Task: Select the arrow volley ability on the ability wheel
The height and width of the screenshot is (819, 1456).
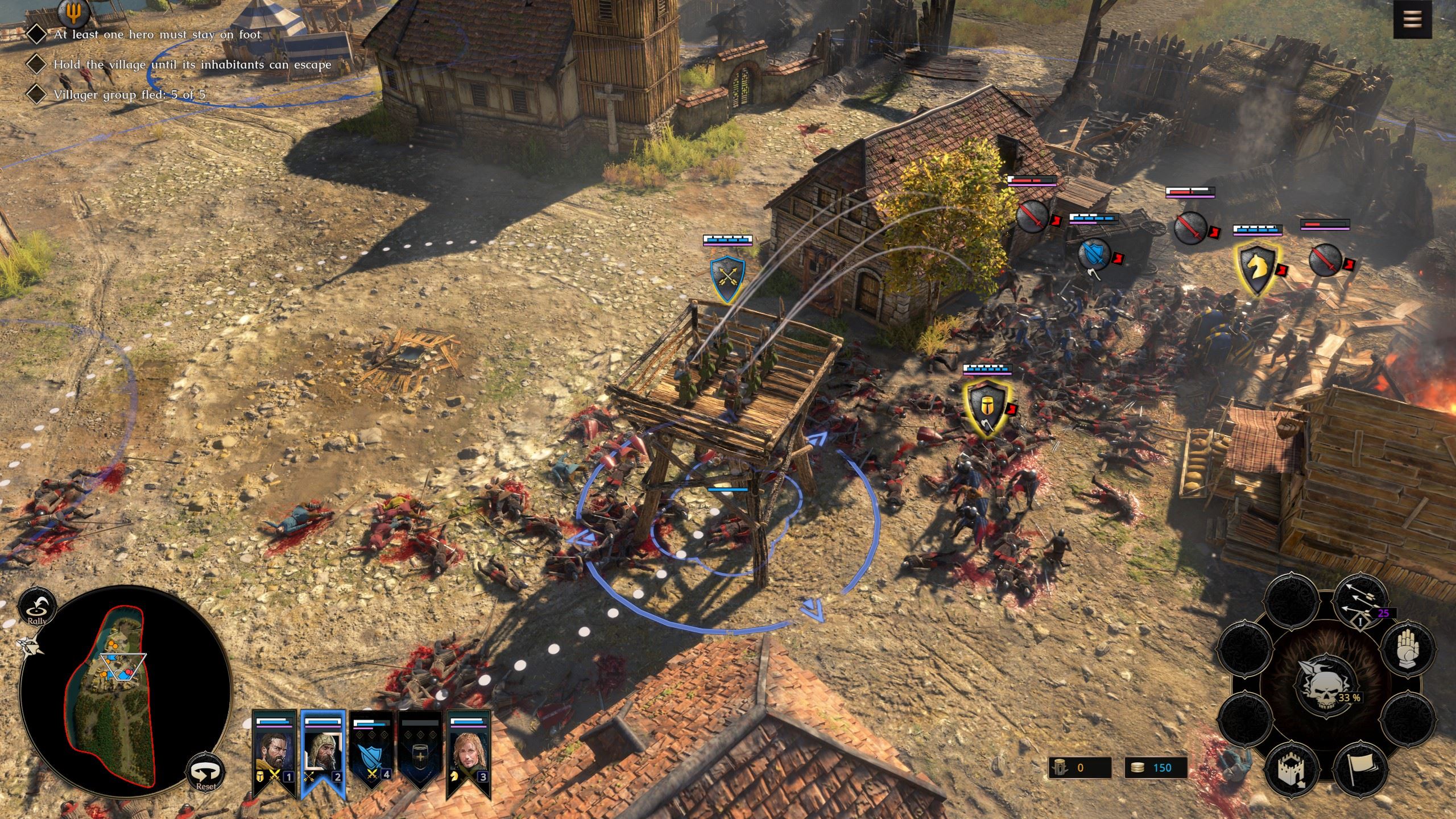Action: click(1360, 602)
